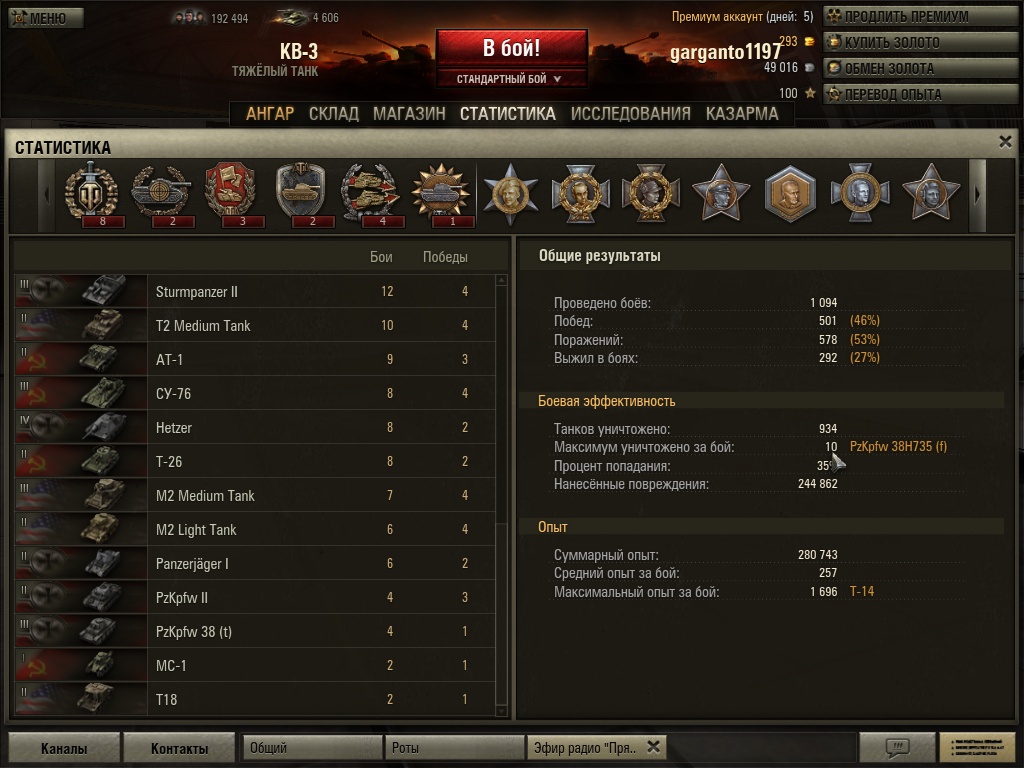
Task: Open the Каналы chat channels
Action: [x=64, y=748]
